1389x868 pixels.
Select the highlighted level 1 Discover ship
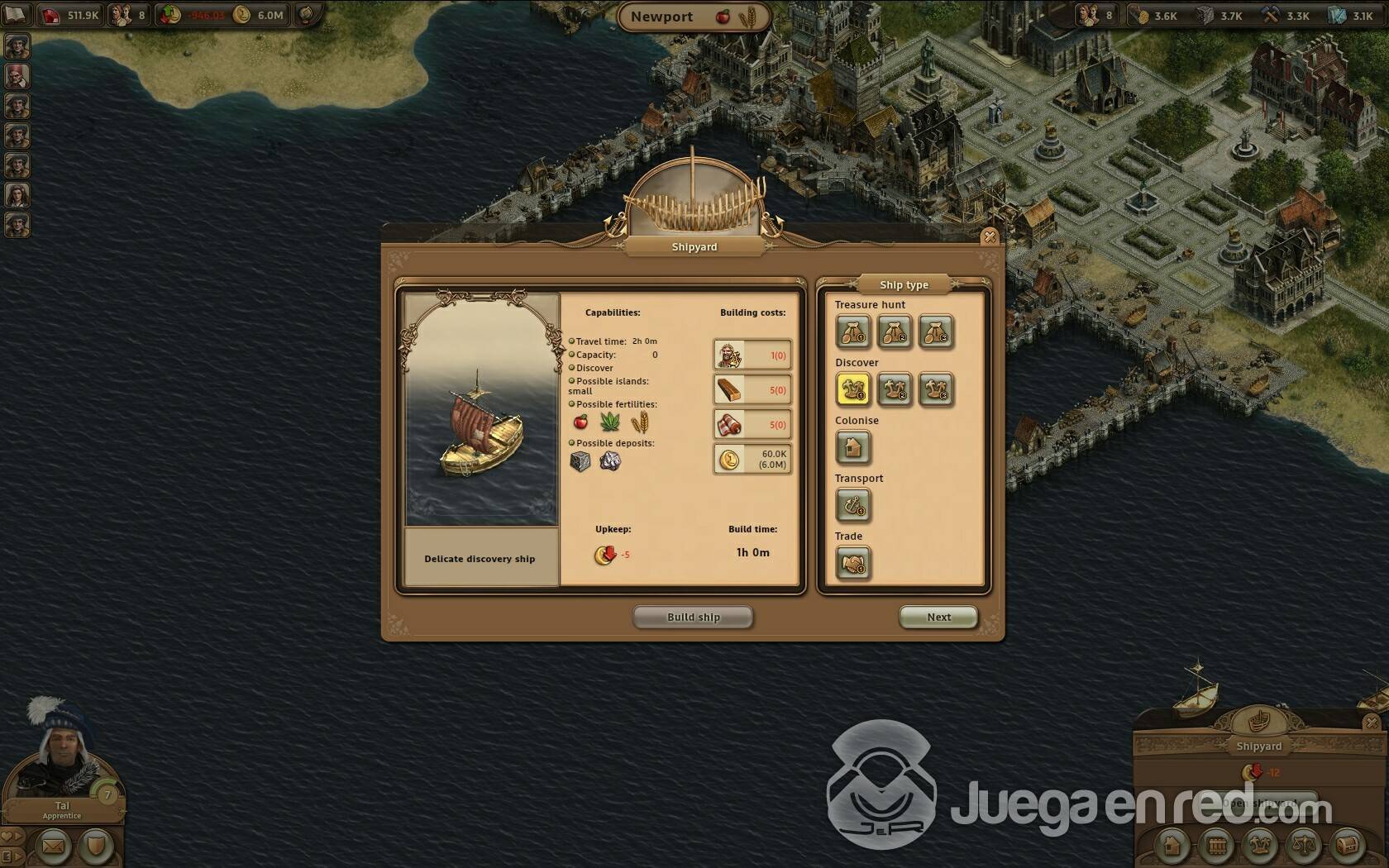(x=852, y=389)
